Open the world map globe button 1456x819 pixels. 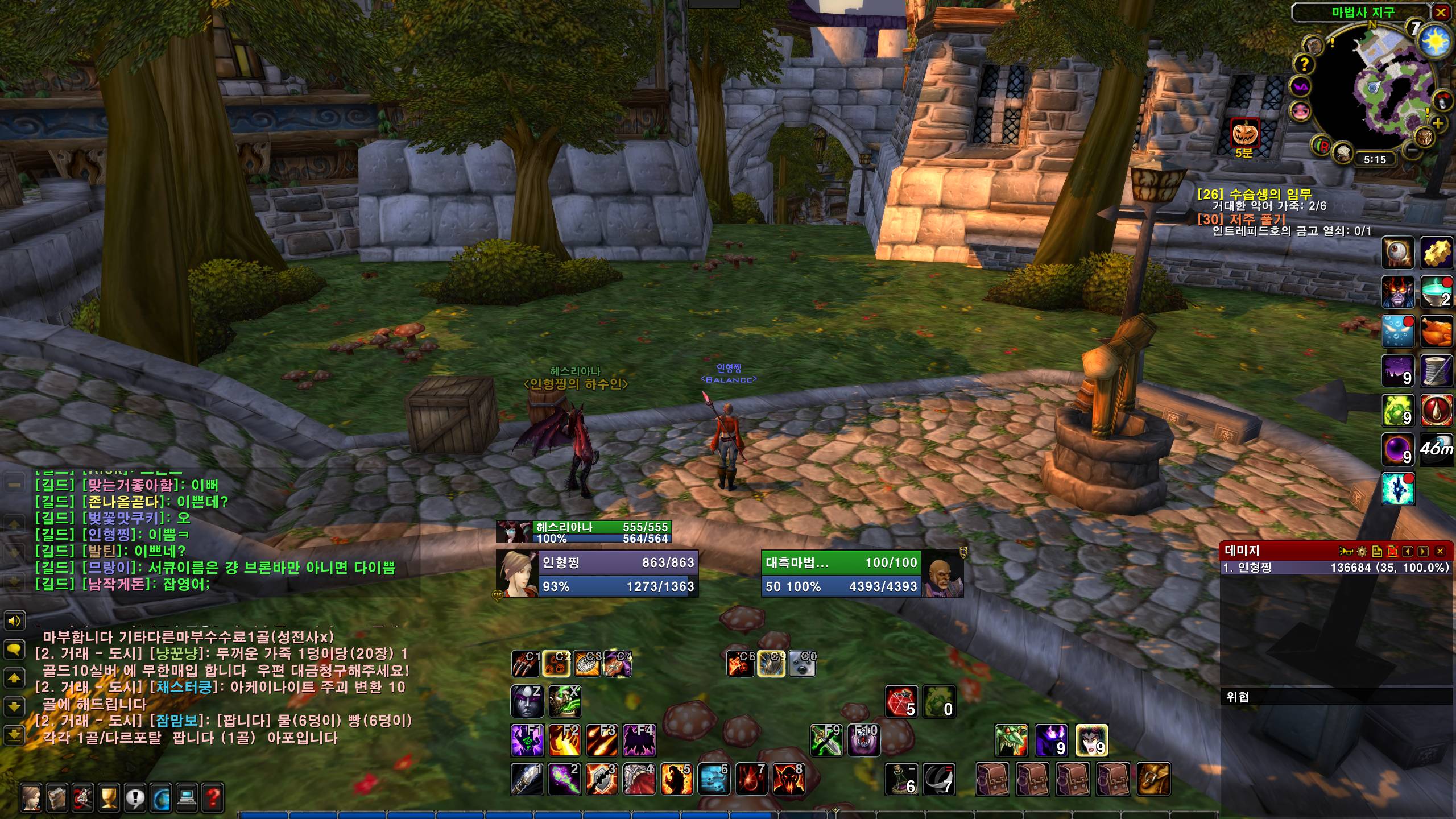click(161, 798)
